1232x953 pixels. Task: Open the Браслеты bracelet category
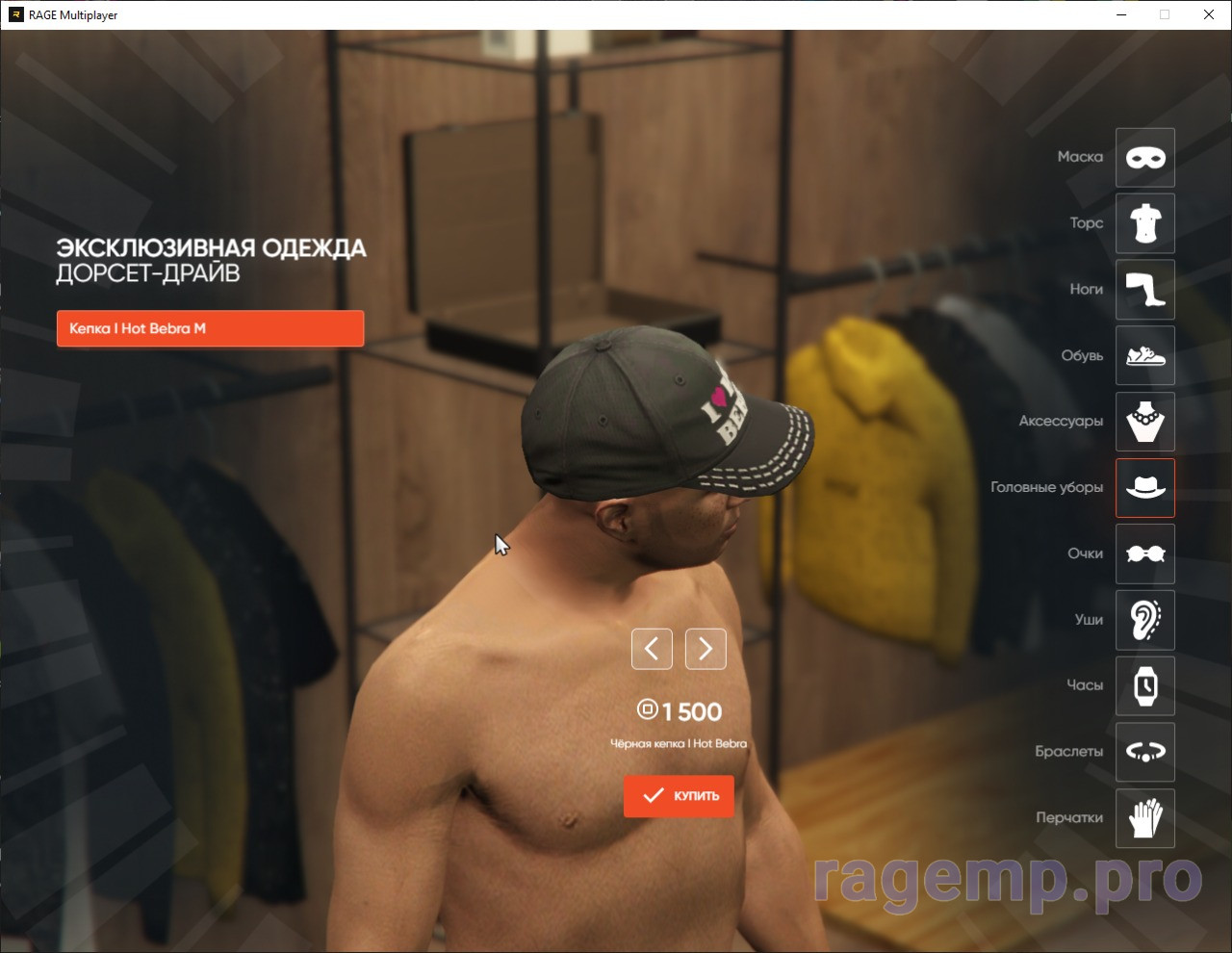[x=1144, y=752]
